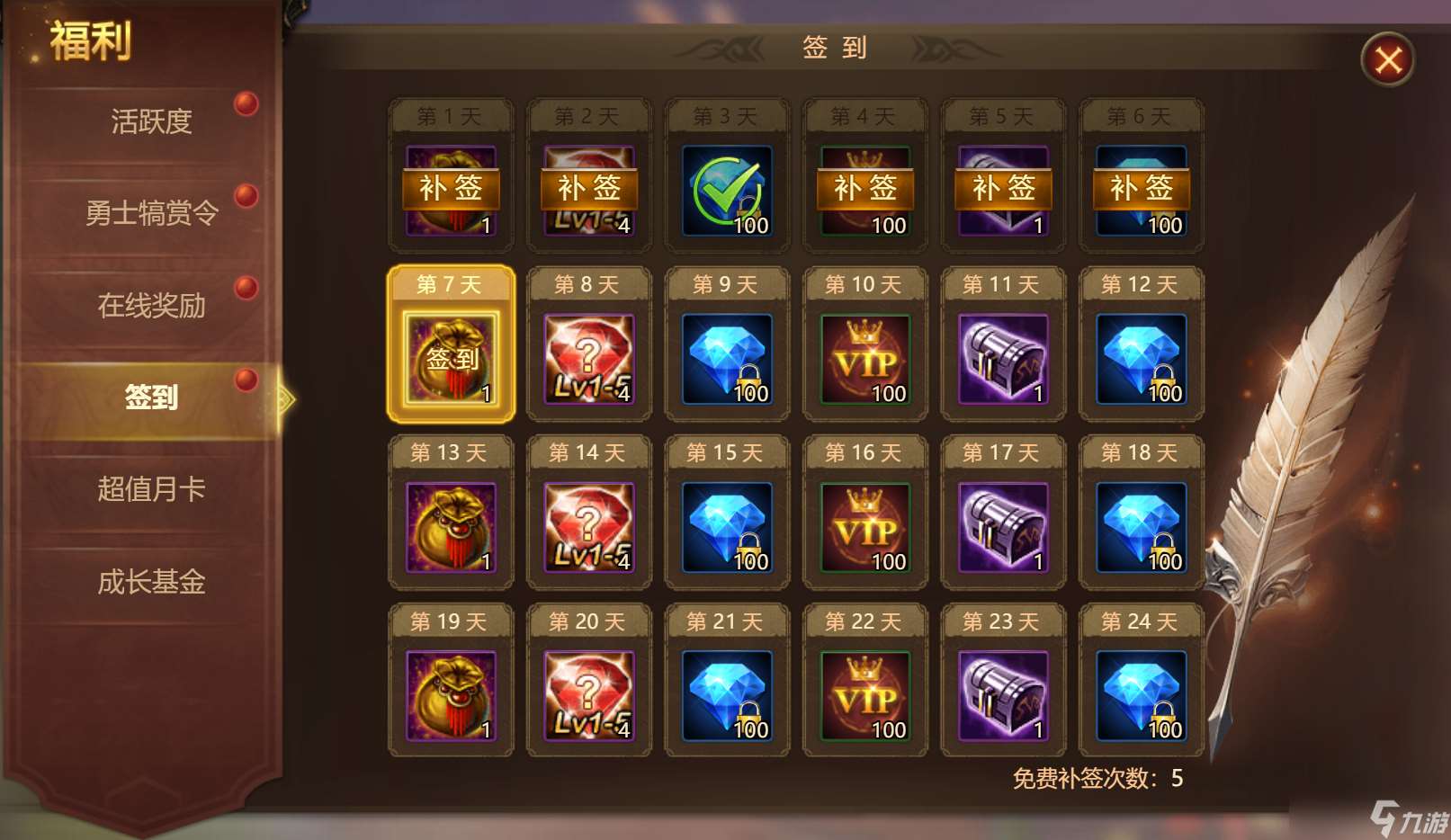Click the red indicator beside 勇士犒赏令
The height and width of the screenshot is (840, 1451).
pyautogui.click(x=246, y=195)
